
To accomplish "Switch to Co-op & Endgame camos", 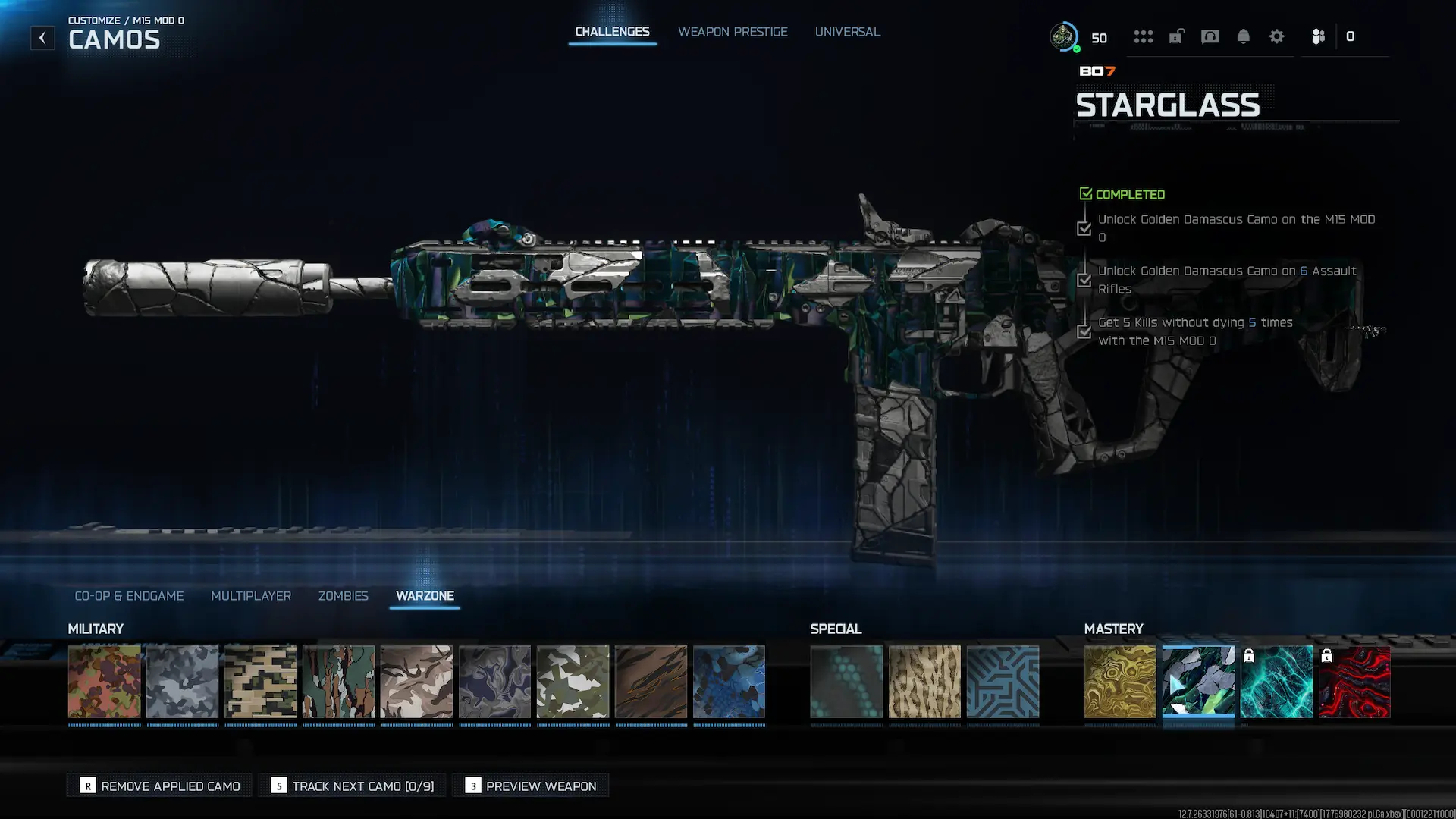I will [129, 596].
